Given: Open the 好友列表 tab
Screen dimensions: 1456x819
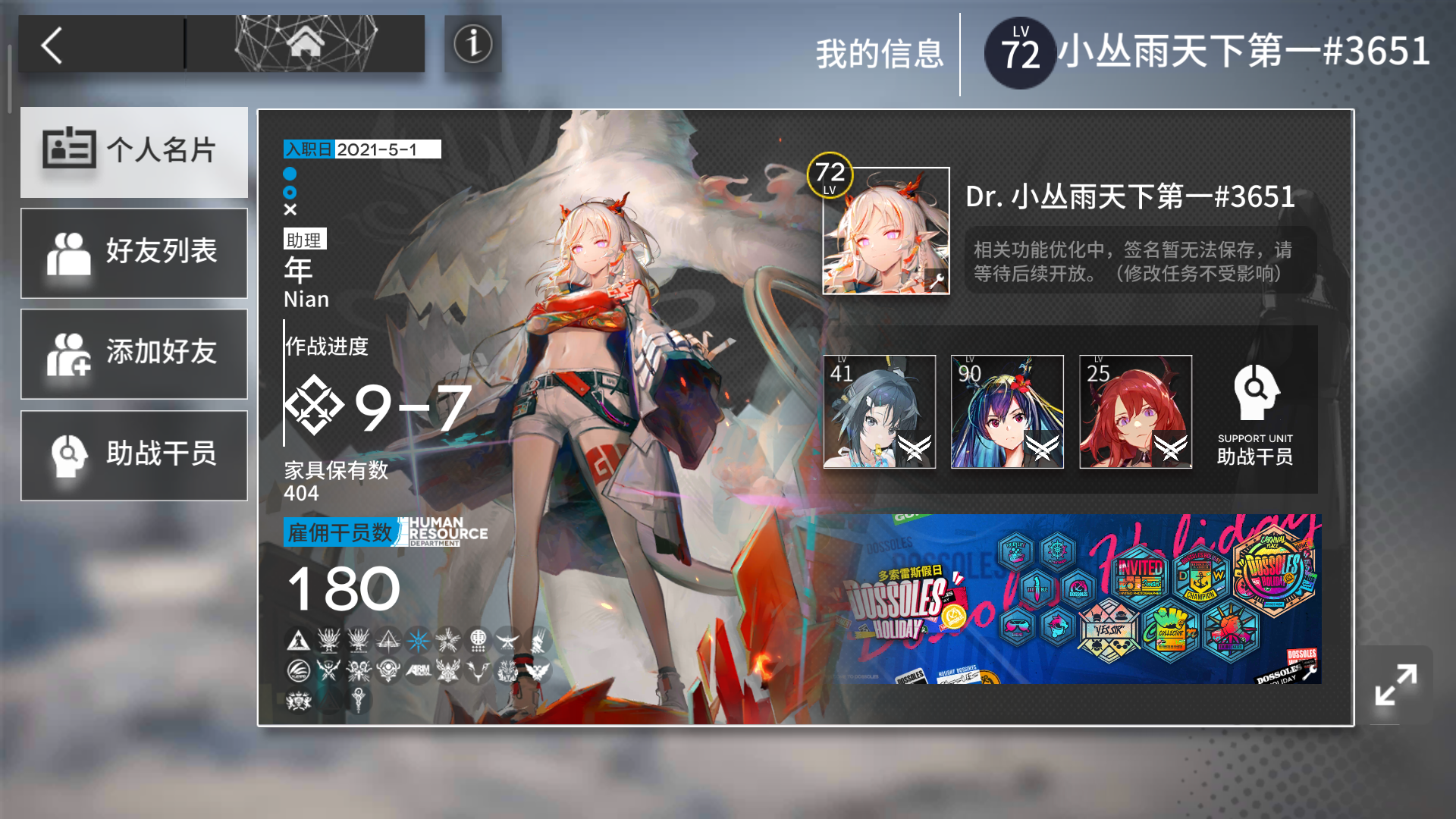Looking at the screenshot, I should pyautogui.click(x=134, y=253).
